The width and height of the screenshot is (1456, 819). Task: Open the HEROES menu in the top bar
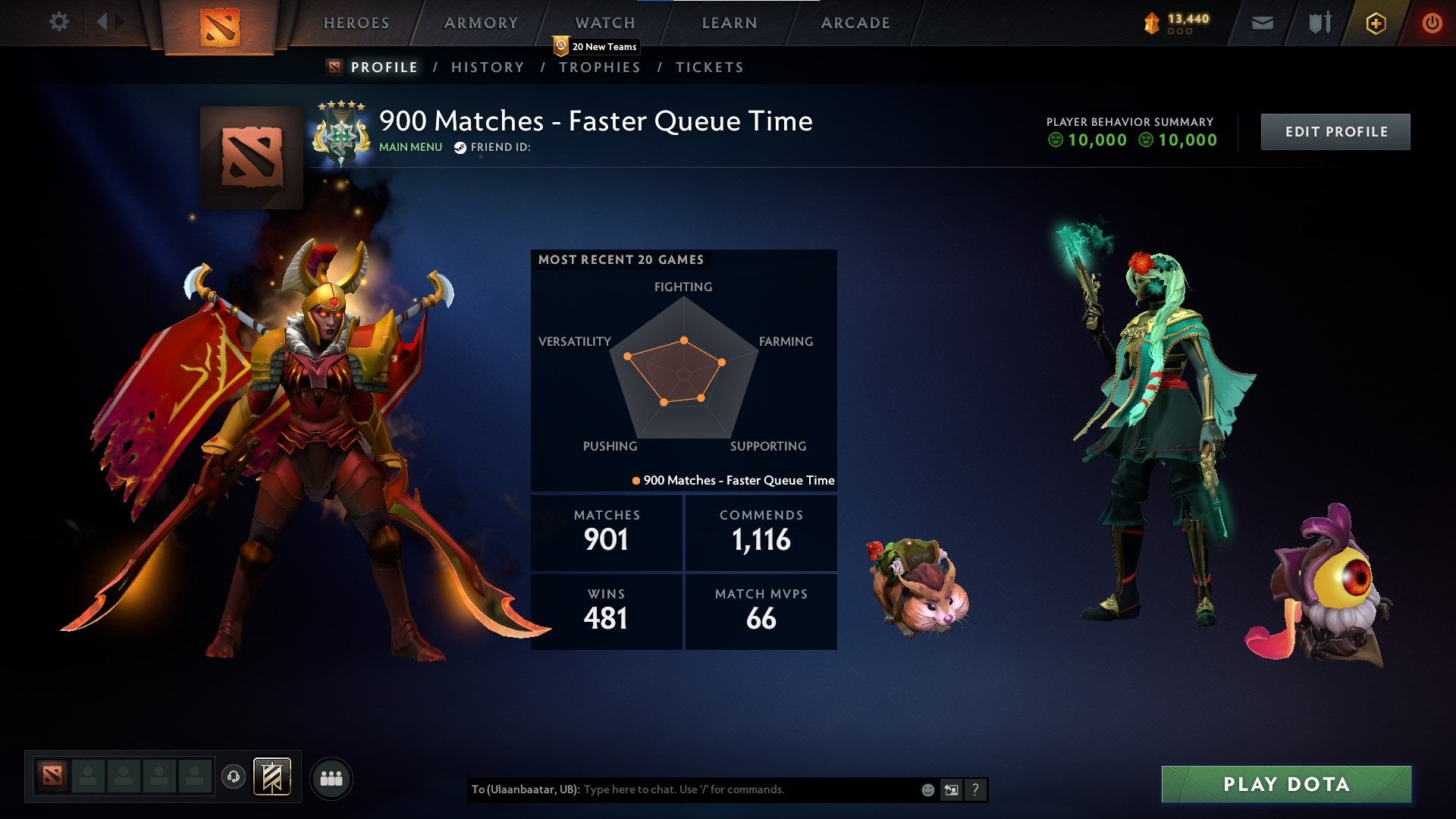pyautogui.click(x=356, y=23)
